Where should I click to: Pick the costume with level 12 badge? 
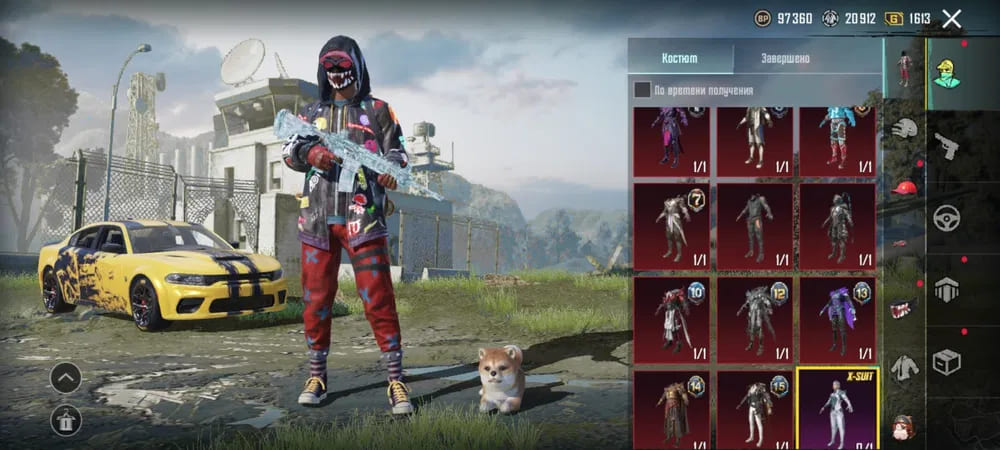pyautogui.click(x=754, y=318)
